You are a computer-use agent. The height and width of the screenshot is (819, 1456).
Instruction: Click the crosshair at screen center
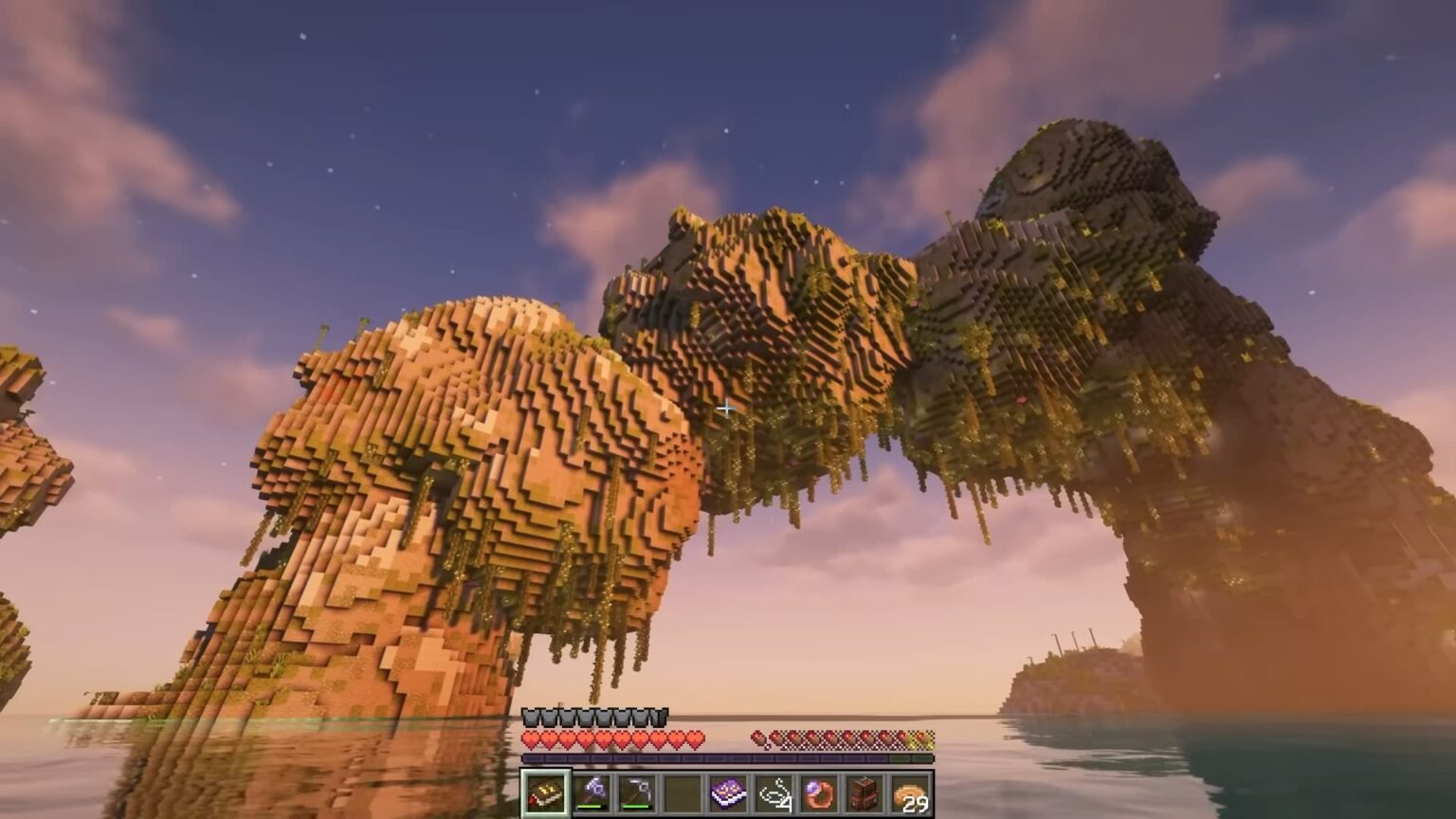click(x=728, y=409)
